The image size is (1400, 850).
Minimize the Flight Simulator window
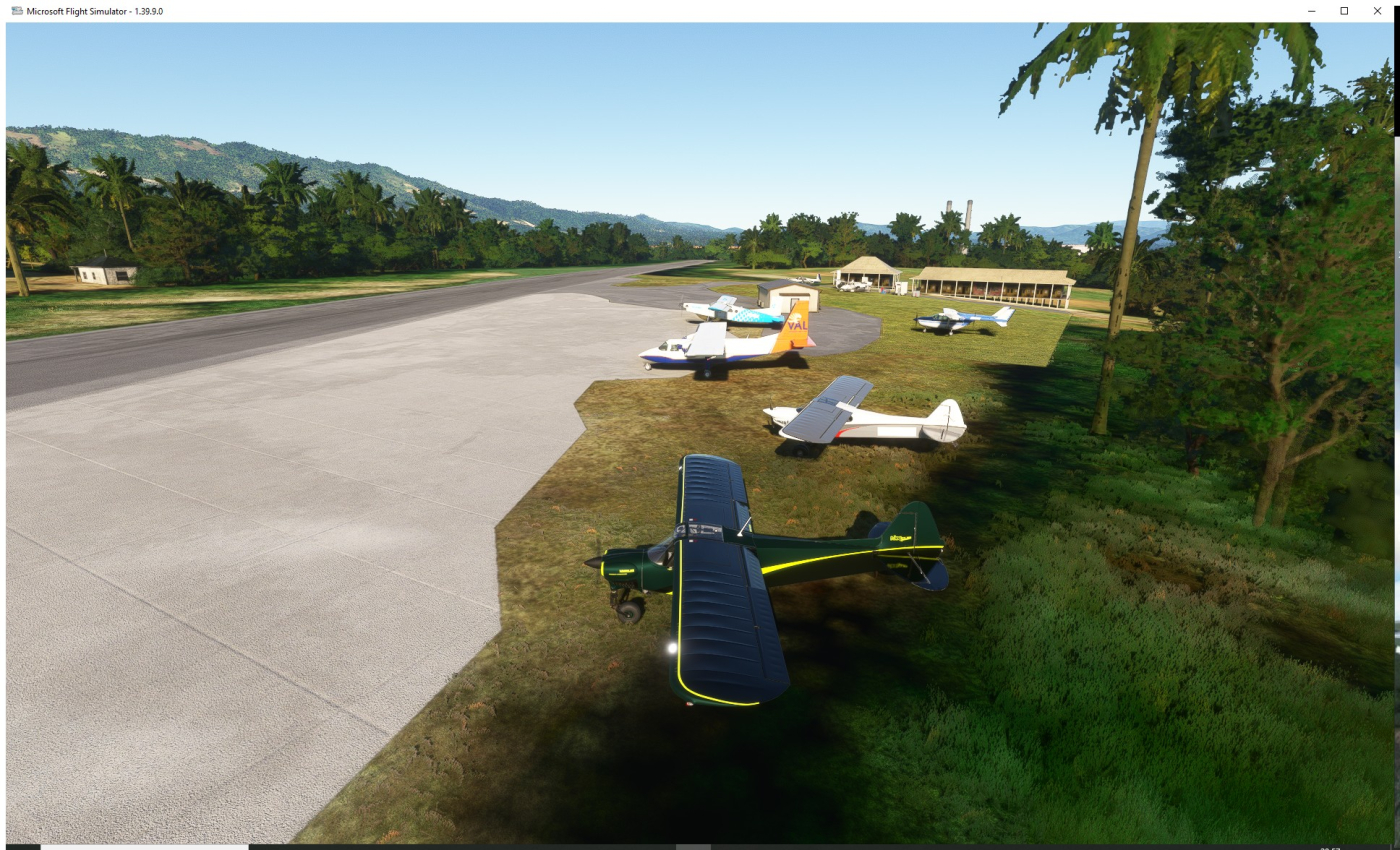pos(1311,11)
